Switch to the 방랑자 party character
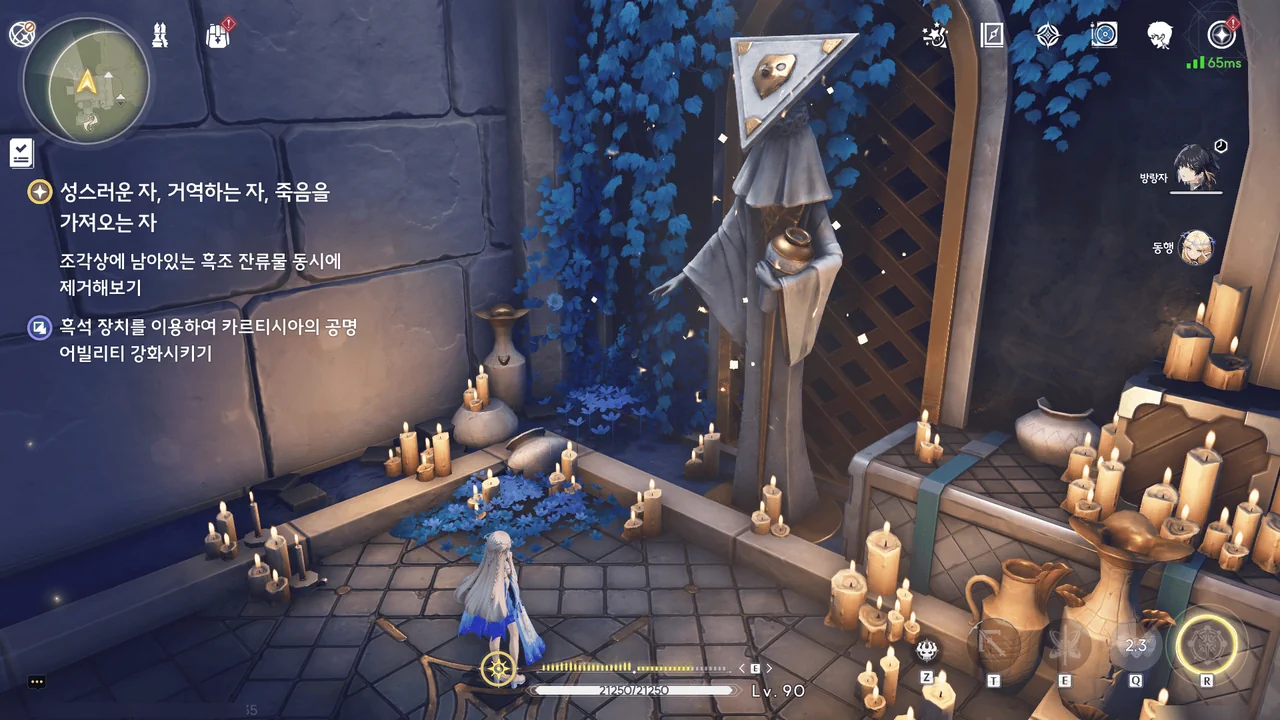This screenshot has height=720, width=1280. [1196, 166]
